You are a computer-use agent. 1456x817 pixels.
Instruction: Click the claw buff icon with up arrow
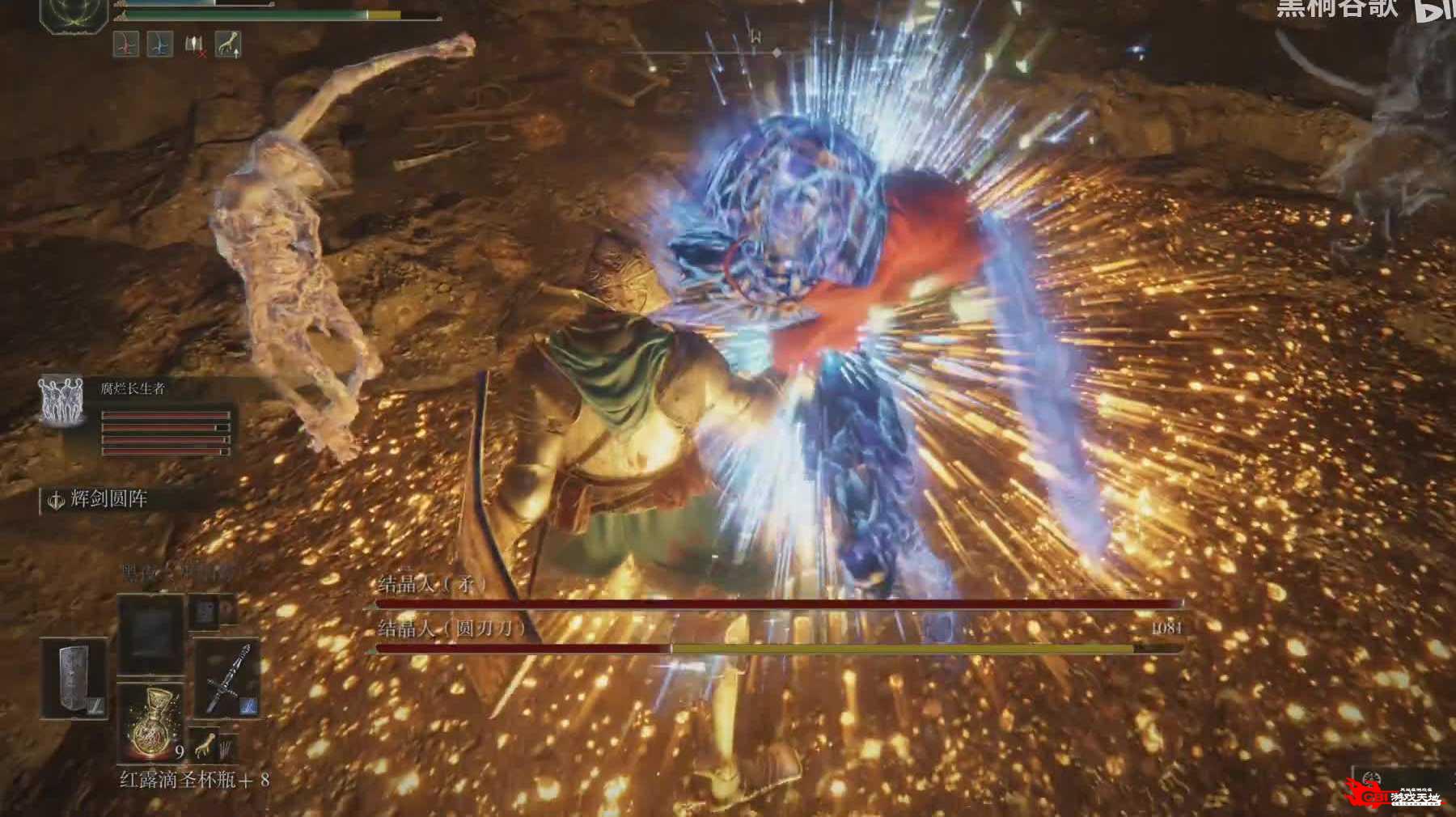[229, 44]
